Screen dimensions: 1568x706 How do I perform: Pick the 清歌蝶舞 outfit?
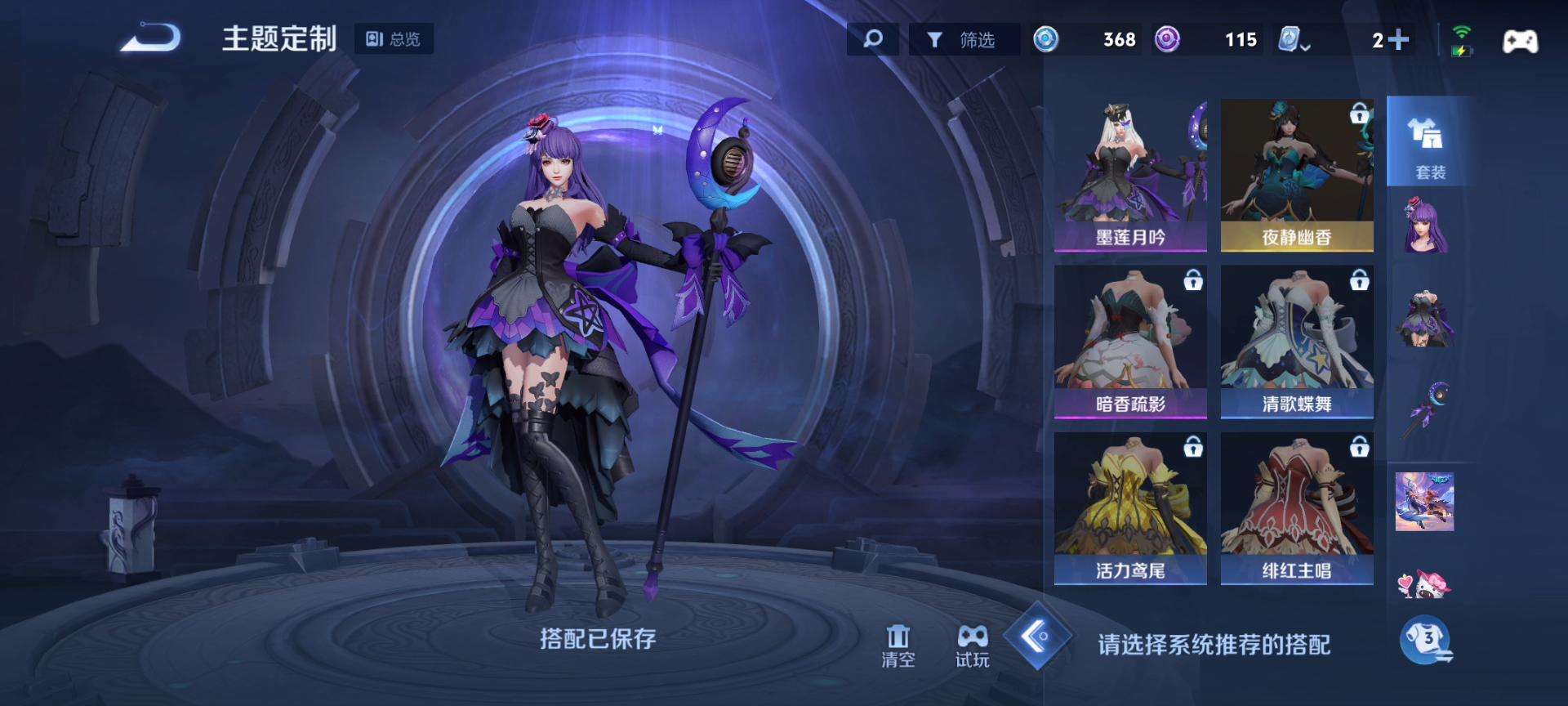click(x=1297, y=342)
